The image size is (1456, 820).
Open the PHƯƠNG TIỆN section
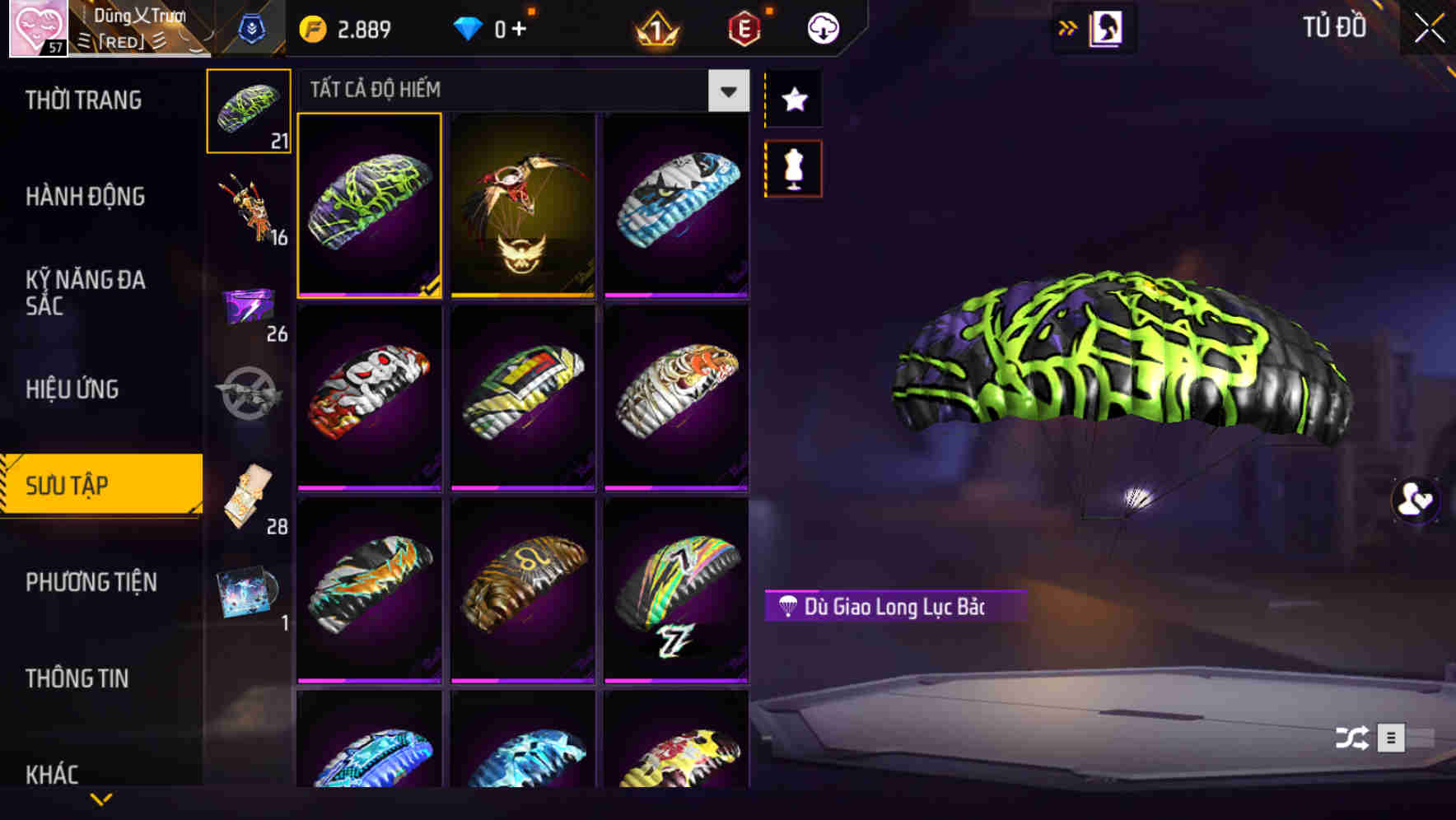91,582
